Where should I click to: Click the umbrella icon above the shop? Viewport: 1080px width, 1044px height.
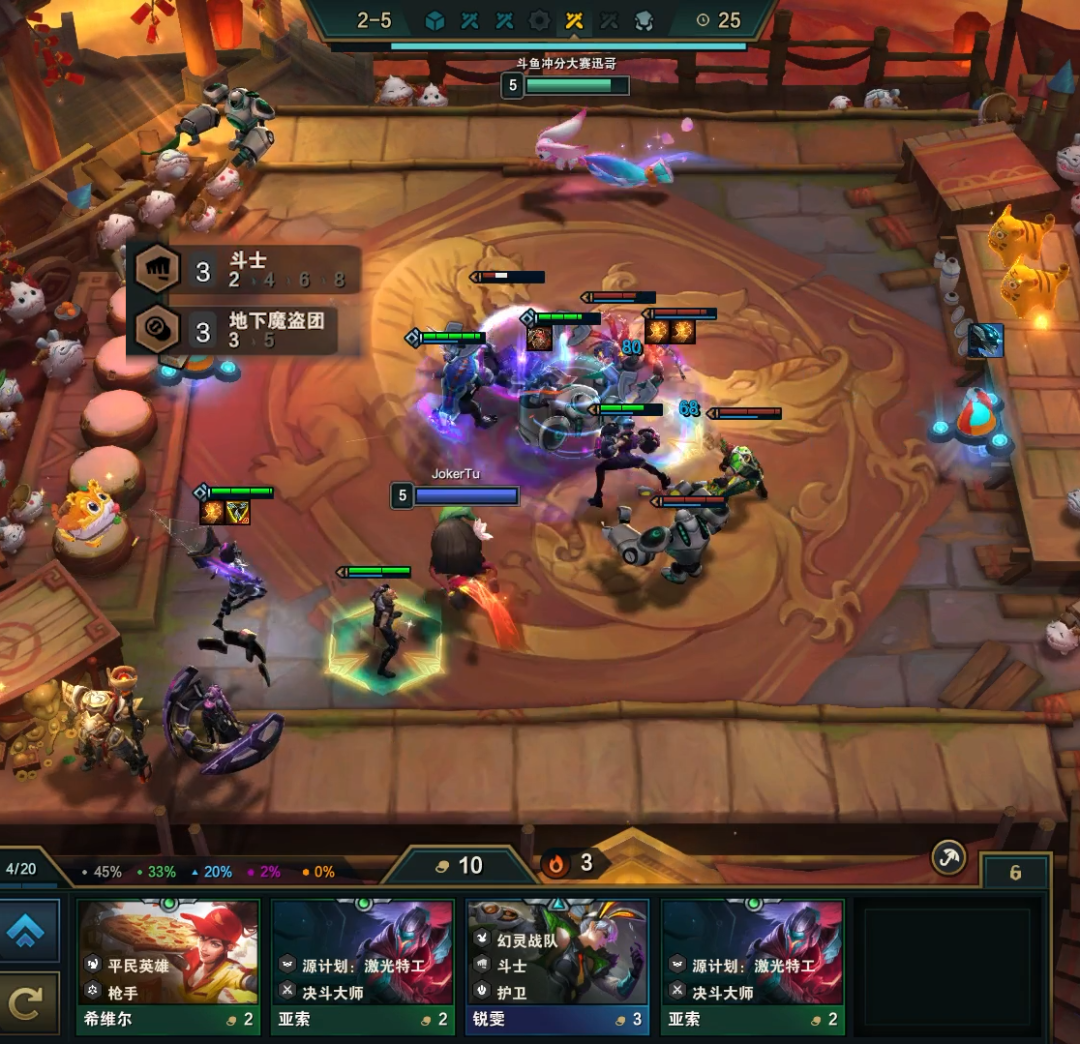click(948, 857)
